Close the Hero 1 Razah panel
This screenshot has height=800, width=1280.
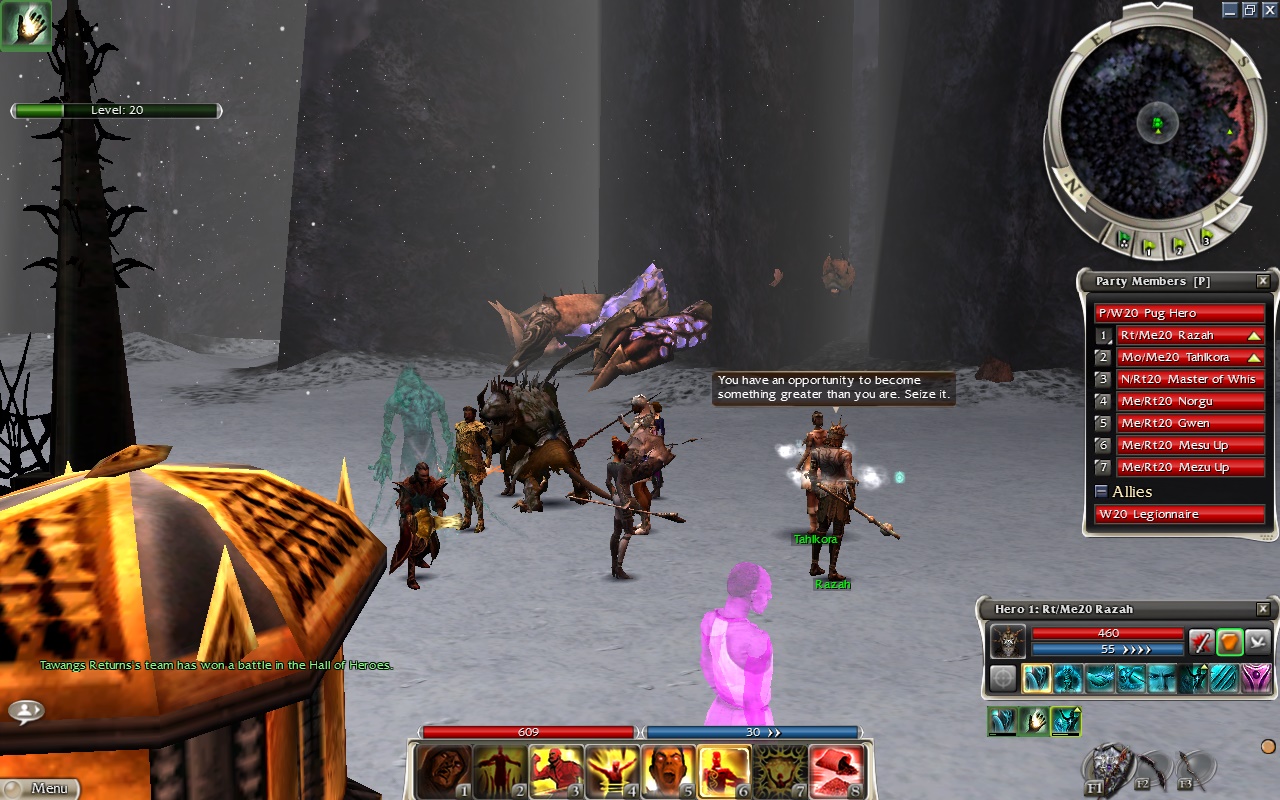pos(1263,609)
